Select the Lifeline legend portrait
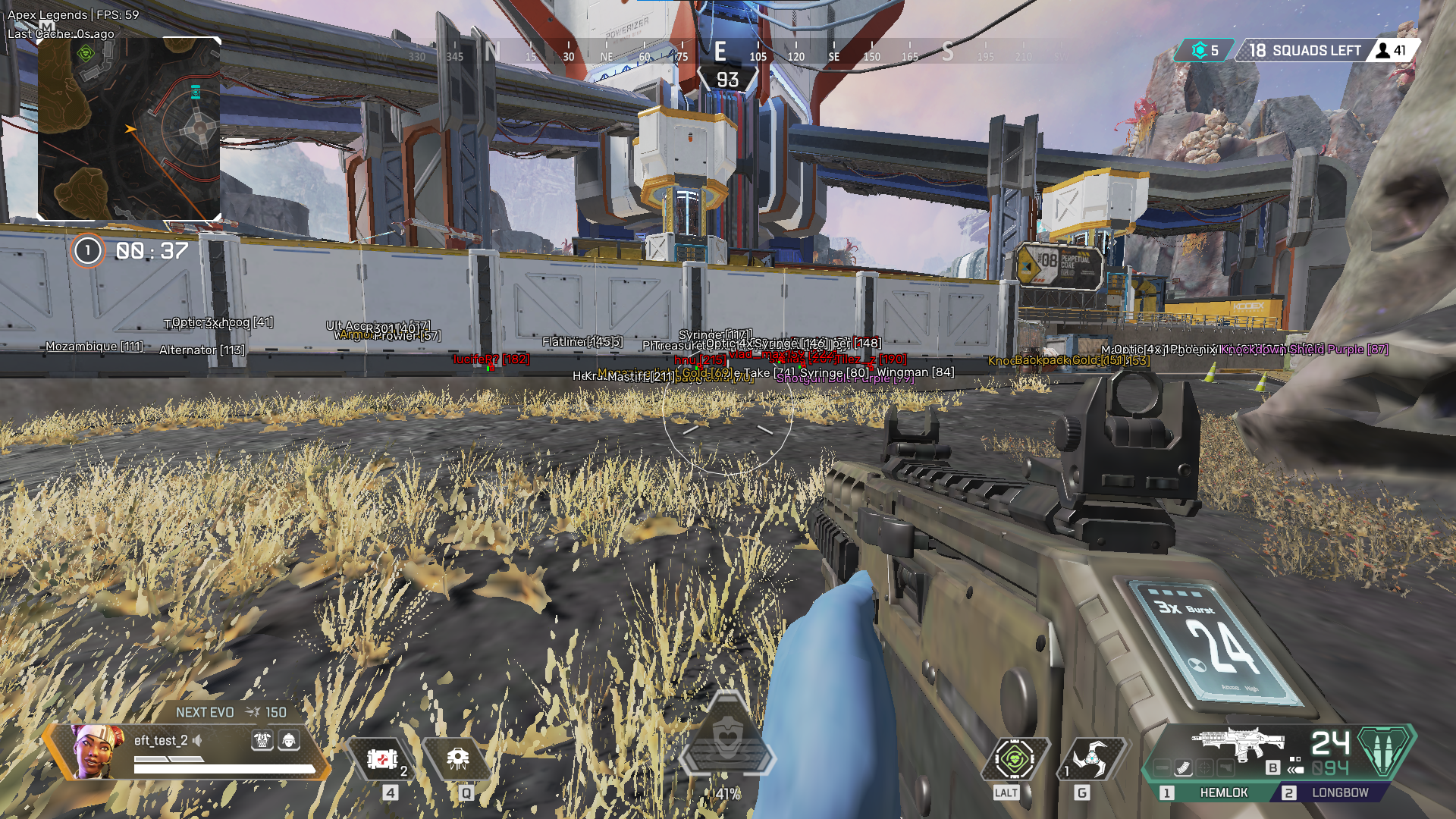 (99, 751)
